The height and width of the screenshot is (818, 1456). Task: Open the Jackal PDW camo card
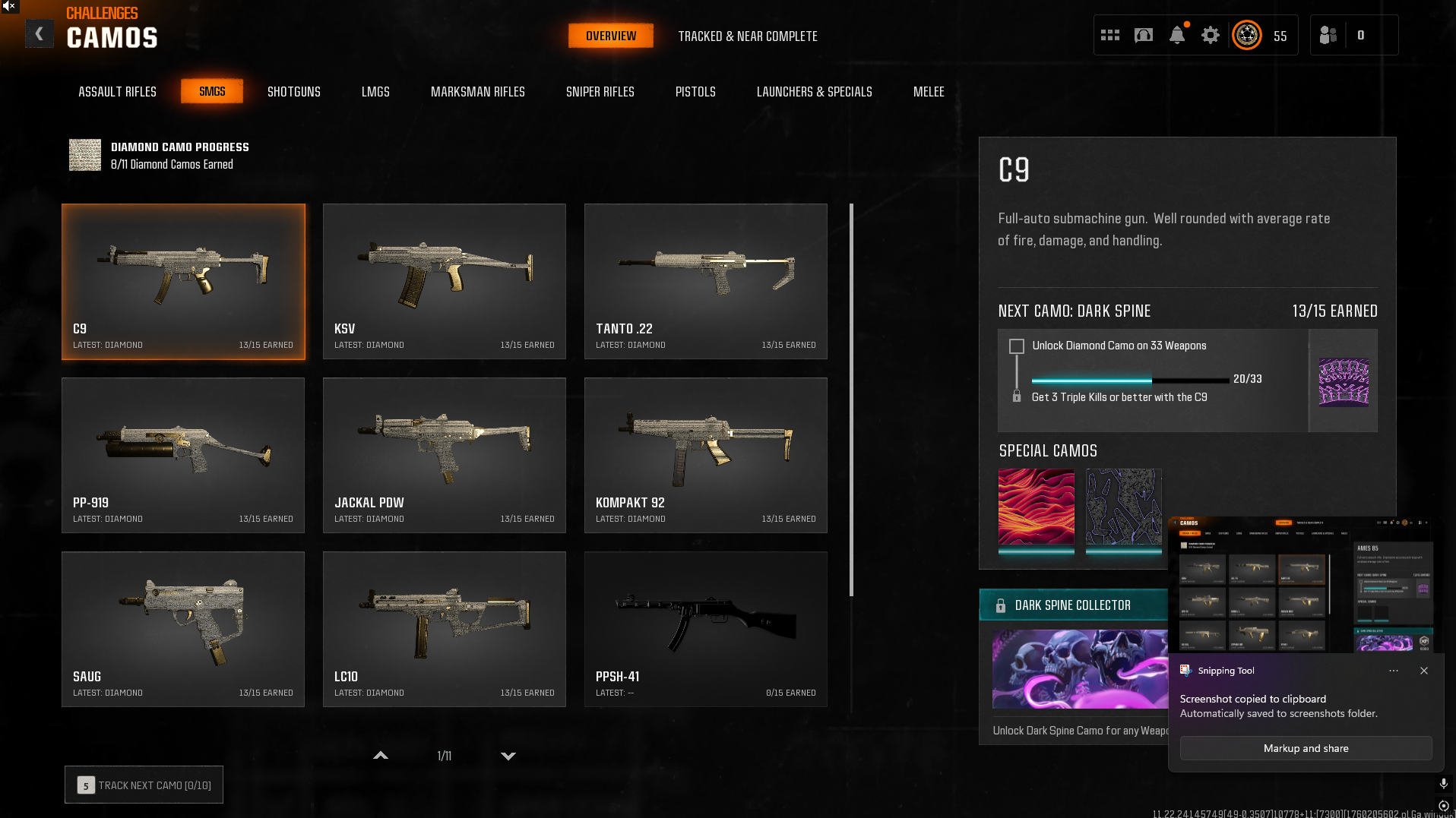(444, 455)
